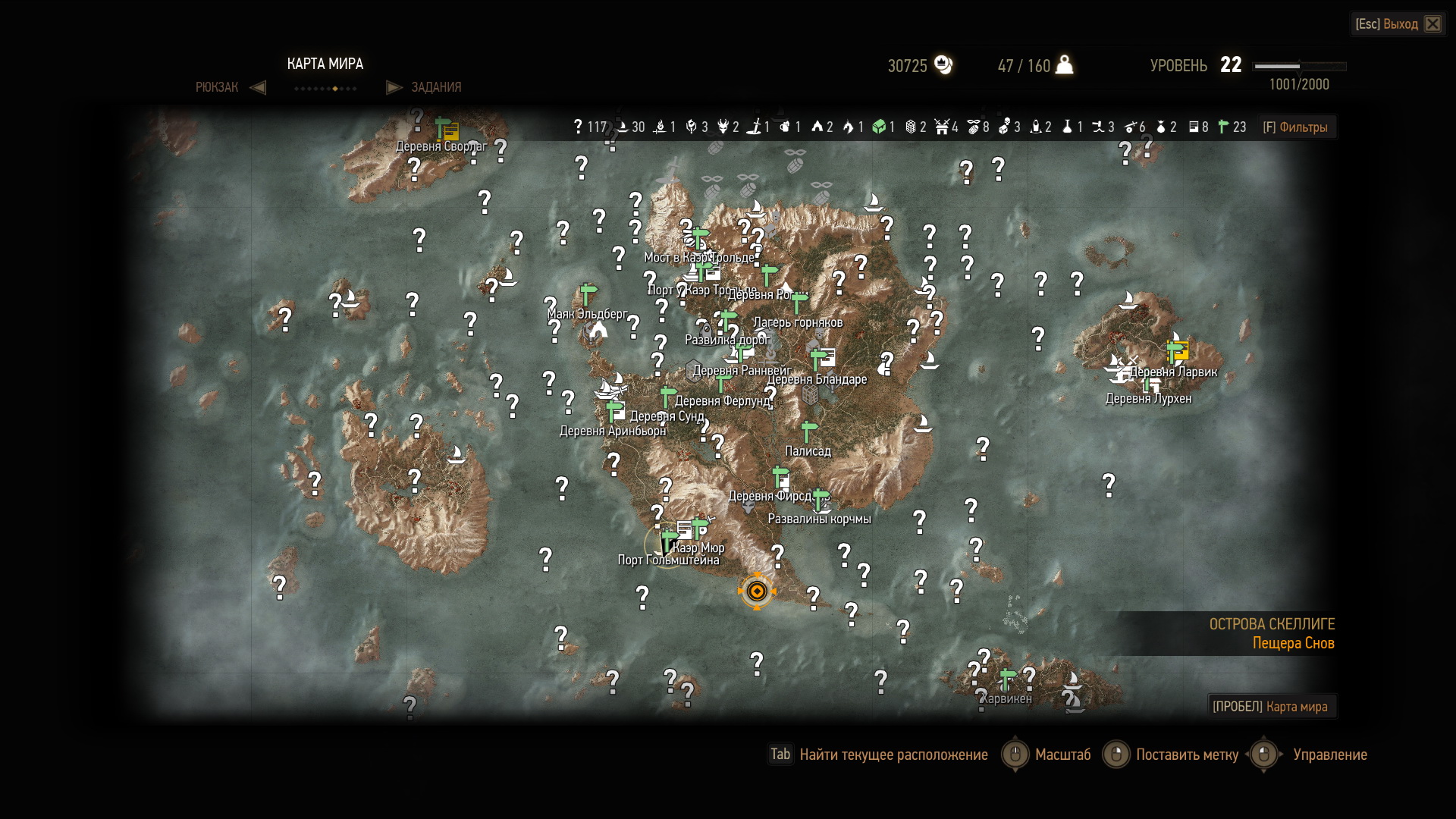
Task: Click the orange player position marker
Action: [x=756, y=591]
